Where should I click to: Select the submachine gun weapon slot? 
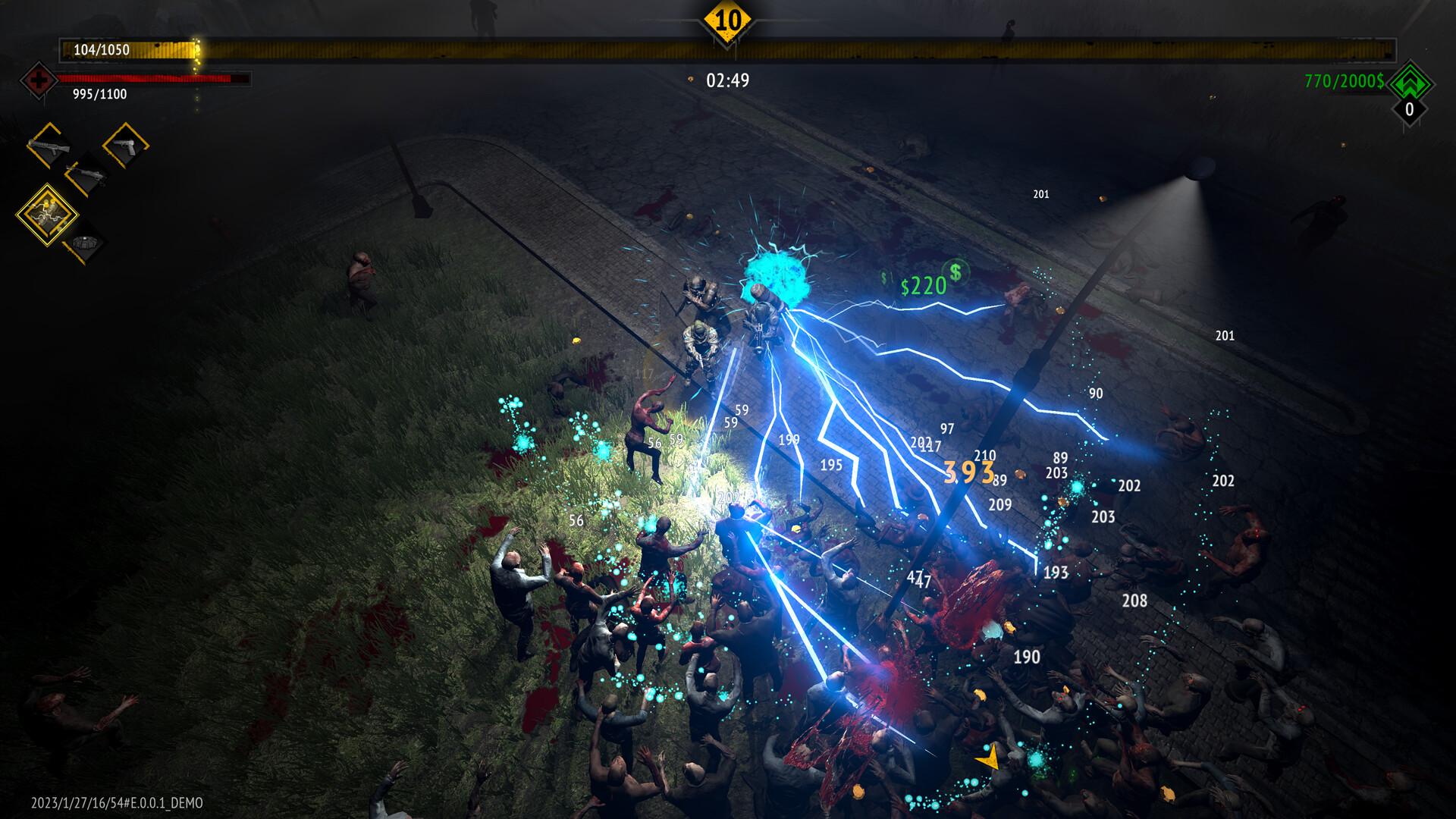click(49, 145)
